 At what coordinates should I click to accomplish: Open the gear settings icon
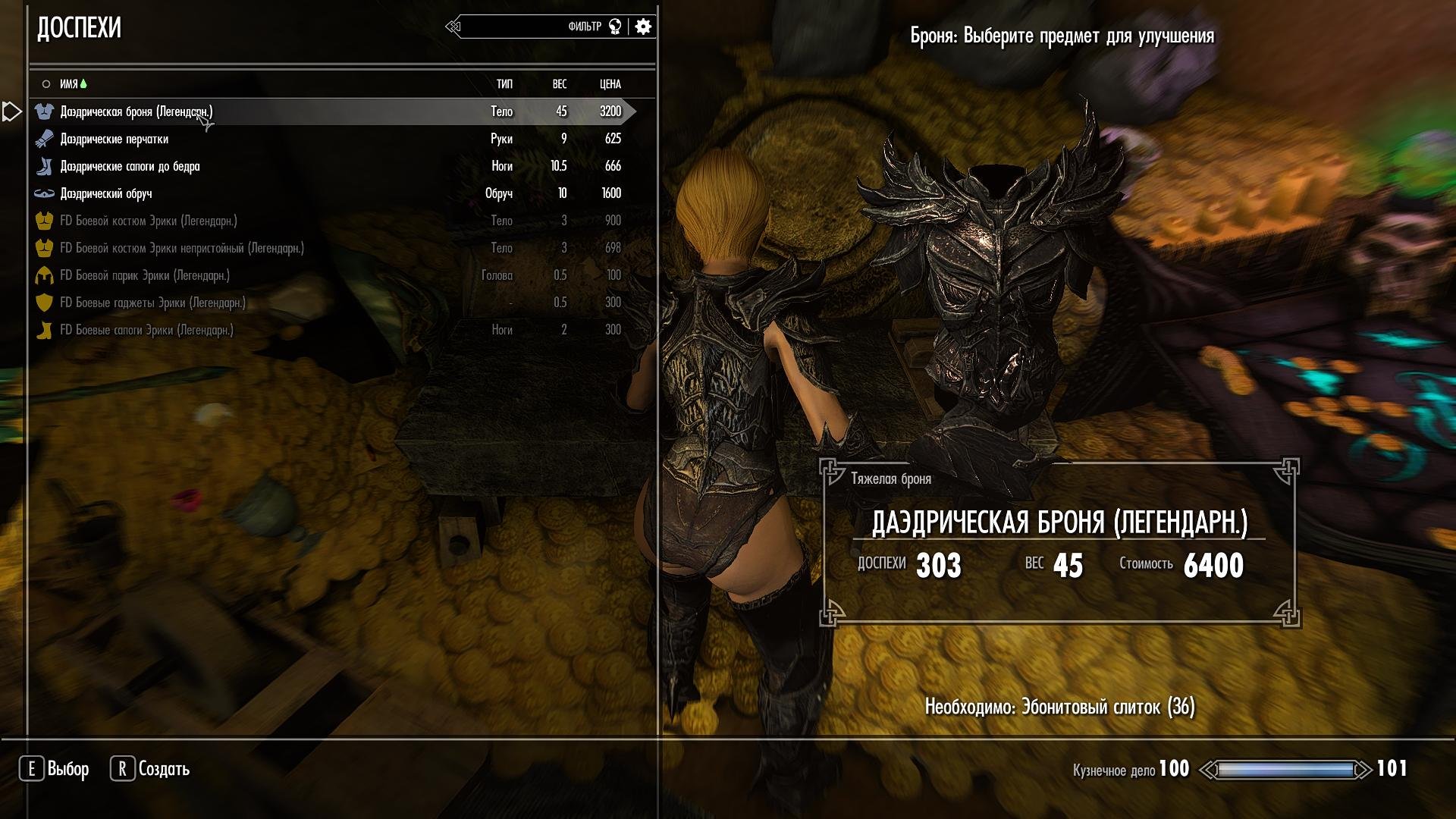[x=643, y=27]
